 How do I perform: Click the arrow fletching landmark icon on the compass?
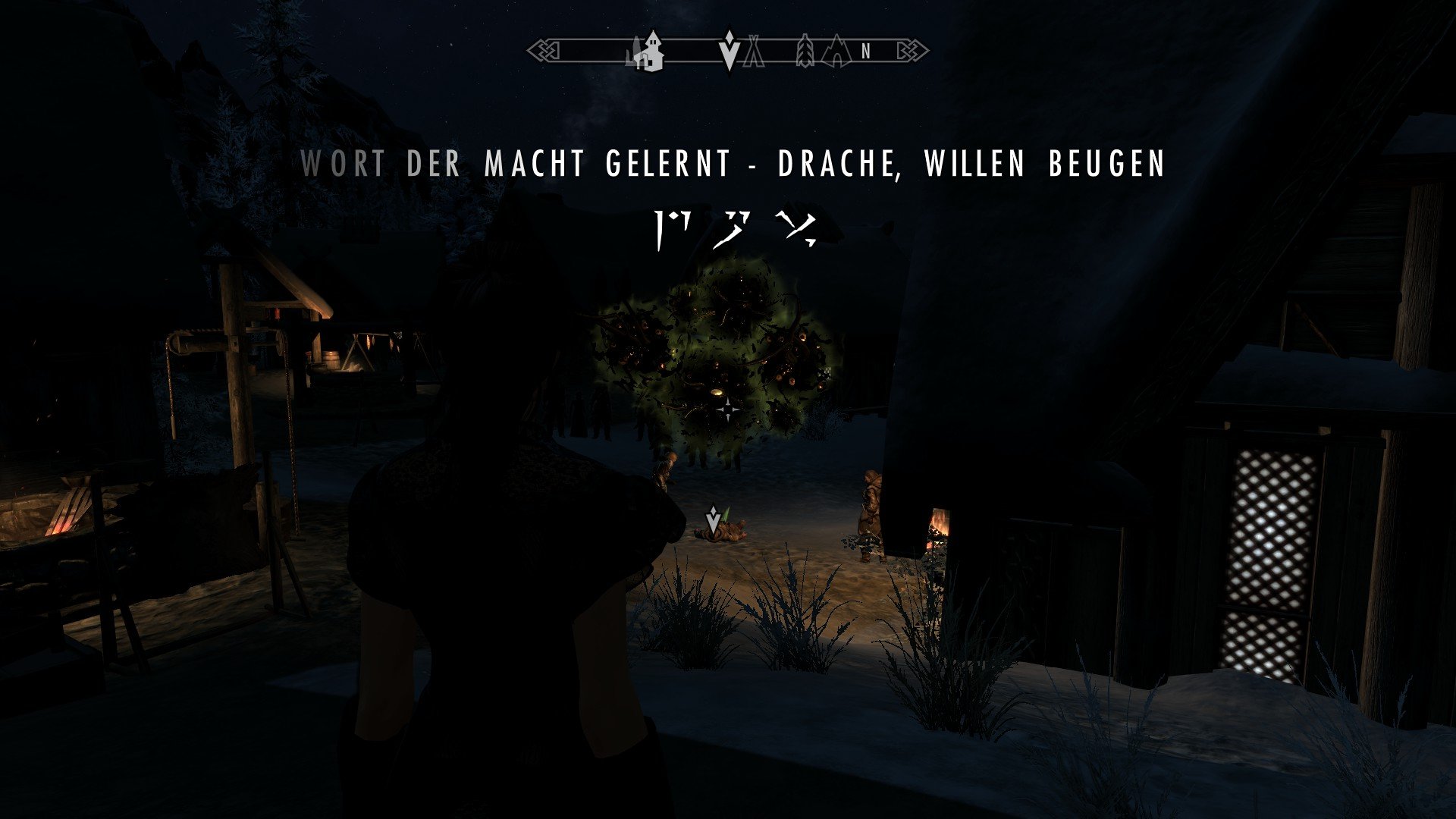click(805, 52)
